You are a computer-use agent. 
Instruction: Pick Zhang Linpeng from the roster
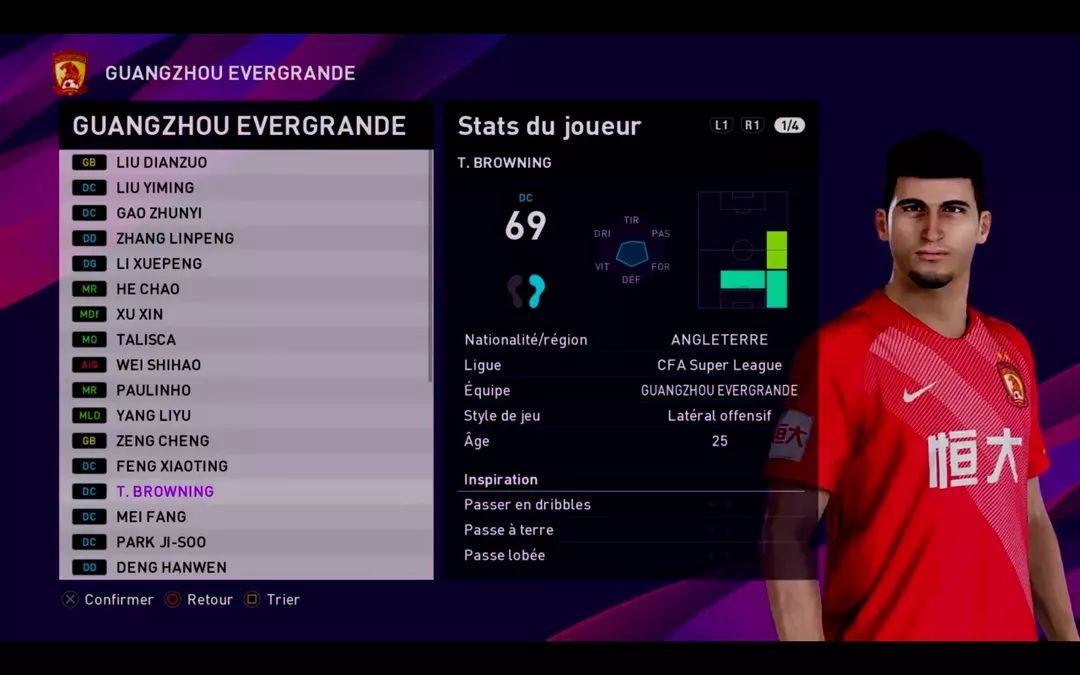(245, 238)
